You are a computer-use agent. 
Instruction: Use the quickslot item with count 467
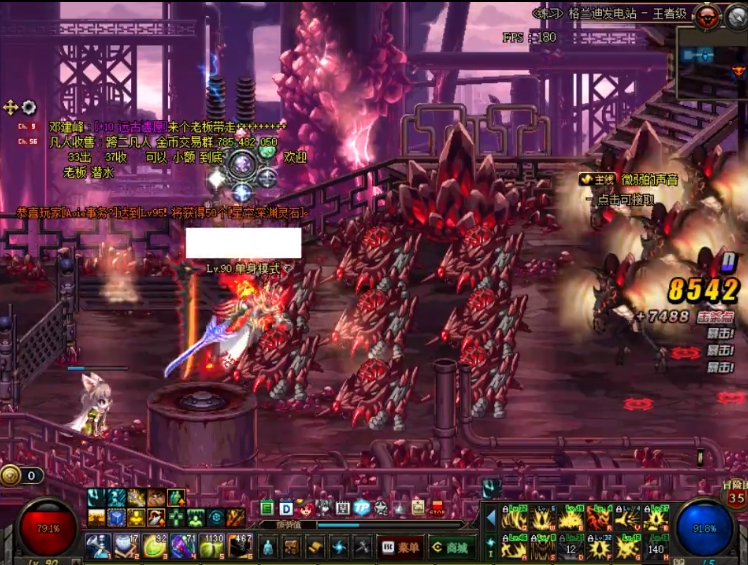pyautogui.click(x=238, y=546)
